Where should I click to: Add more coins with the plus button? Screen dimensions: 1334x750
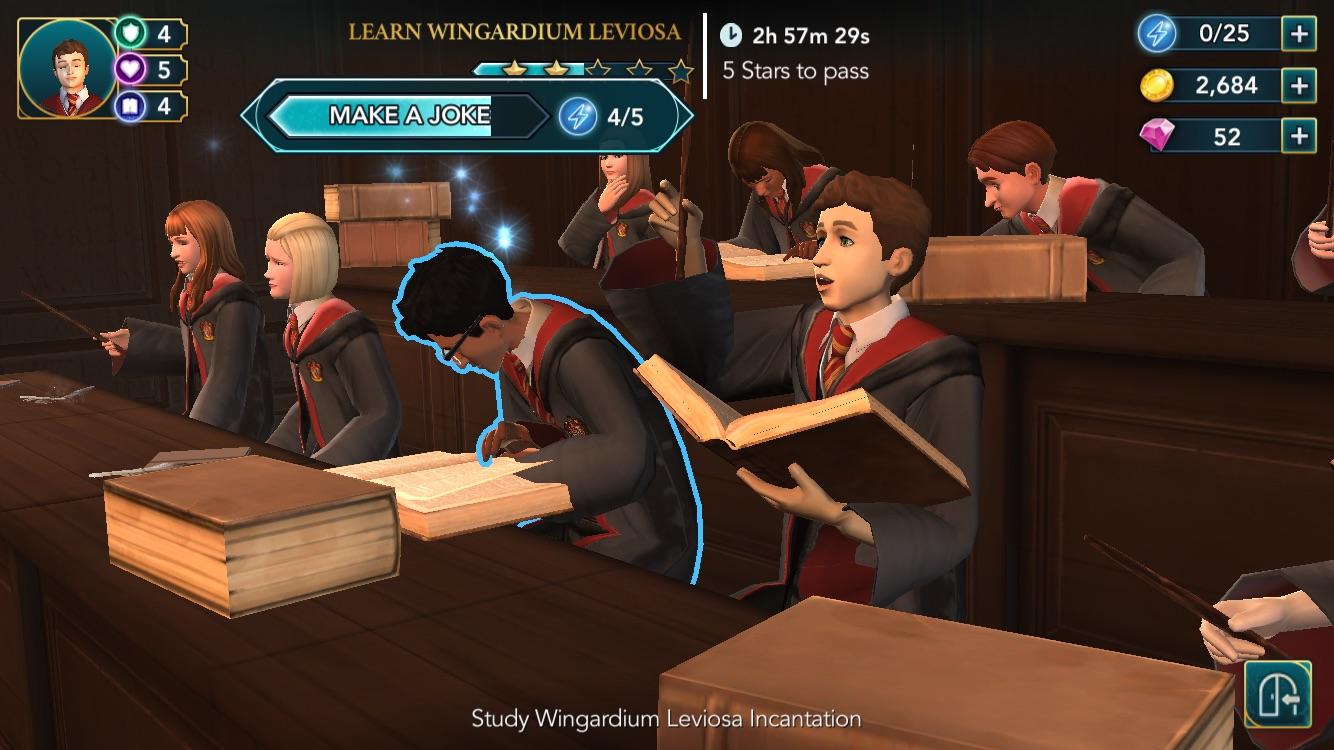(1301, 86)
